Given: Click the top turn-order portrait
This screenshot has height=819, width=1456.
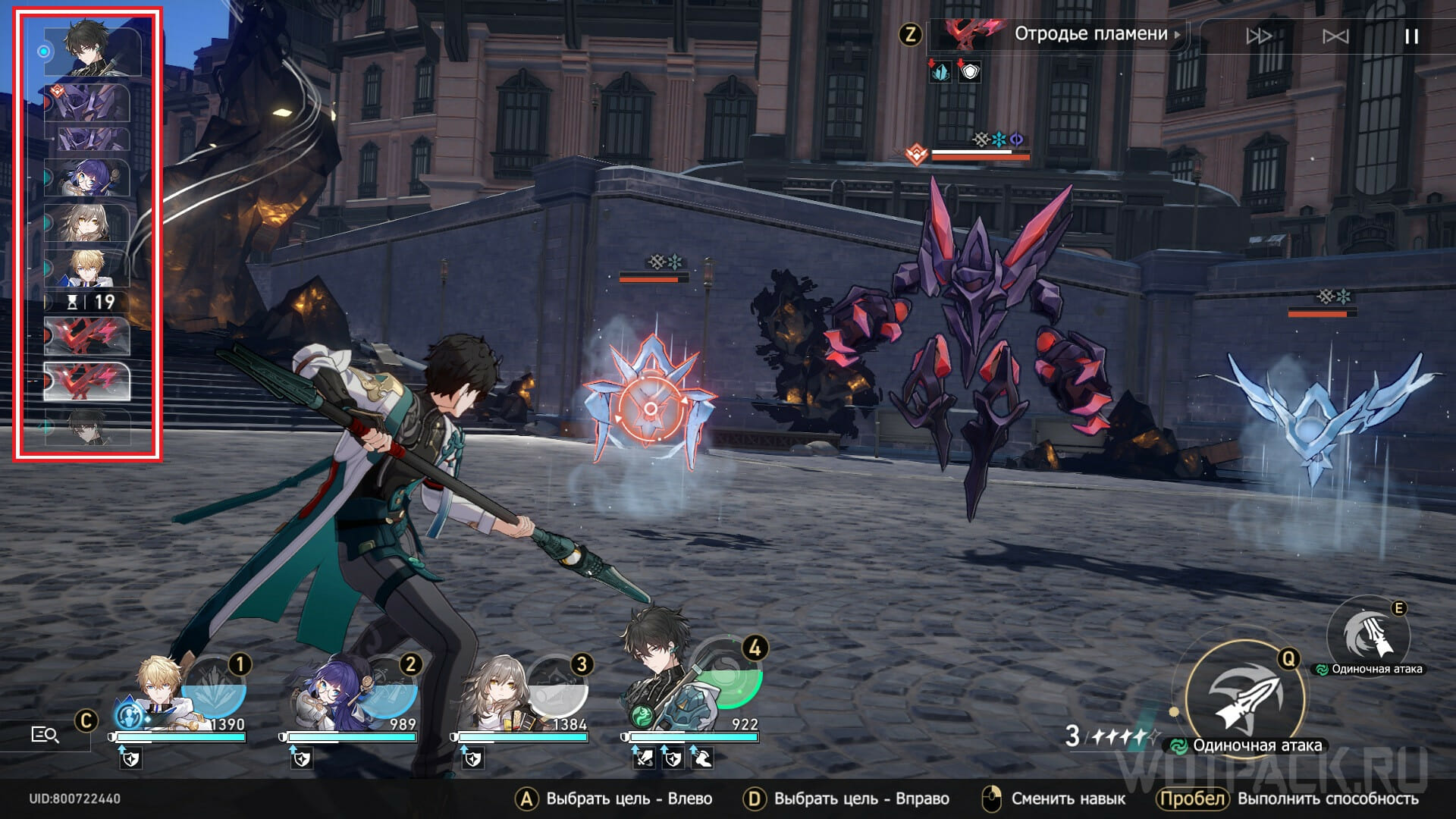Looking at the screenshot, I should pos(93,49).
